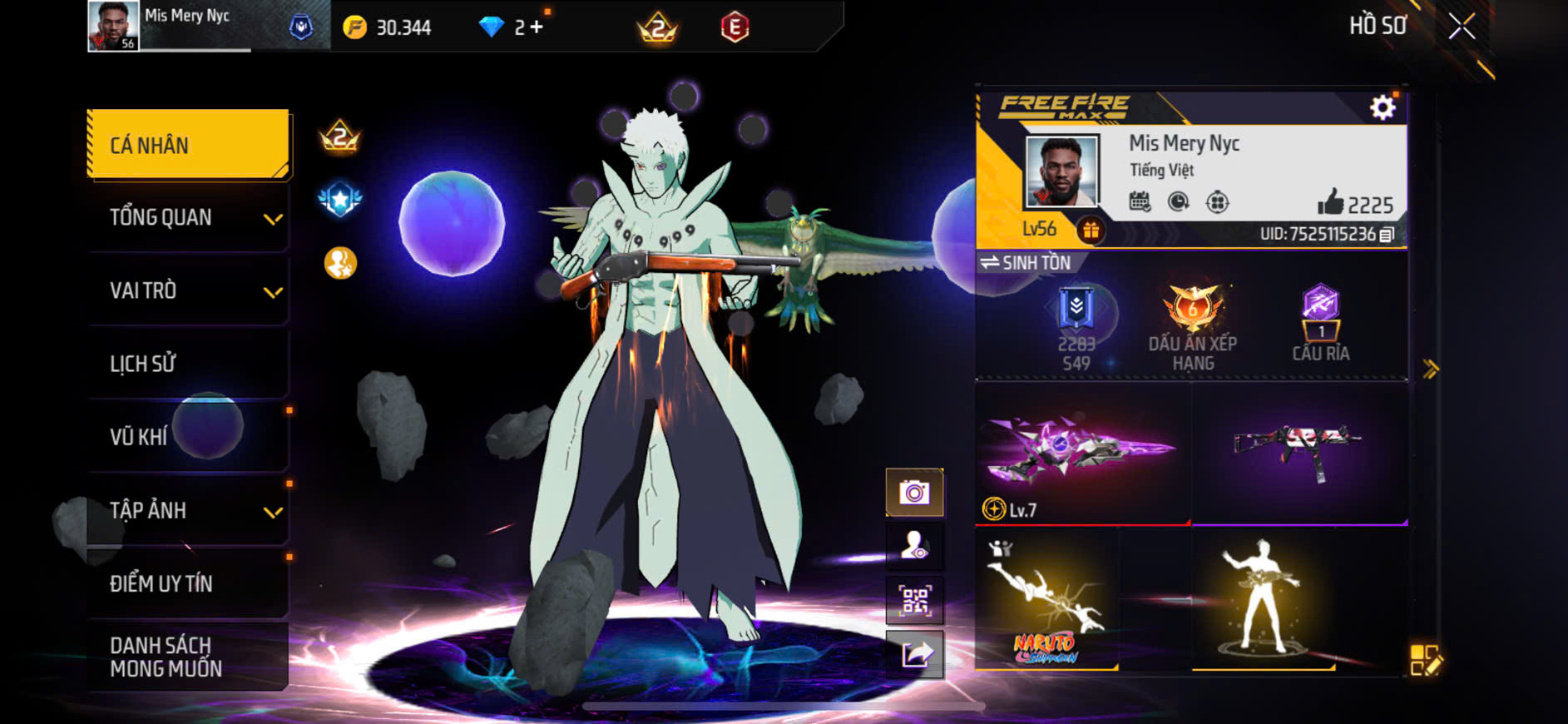The image size is (1568, 724).
Task: Expand the Vai Trò section
Action: coord(273,292)
